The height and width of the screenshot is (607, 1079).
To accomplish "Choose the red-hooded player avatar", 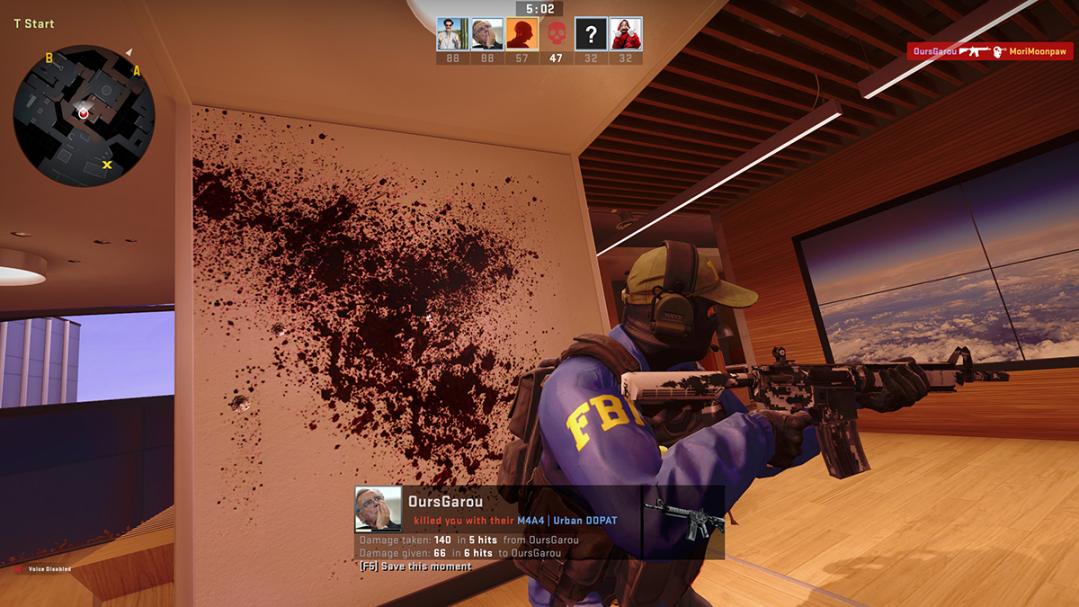I will (626, 34).
